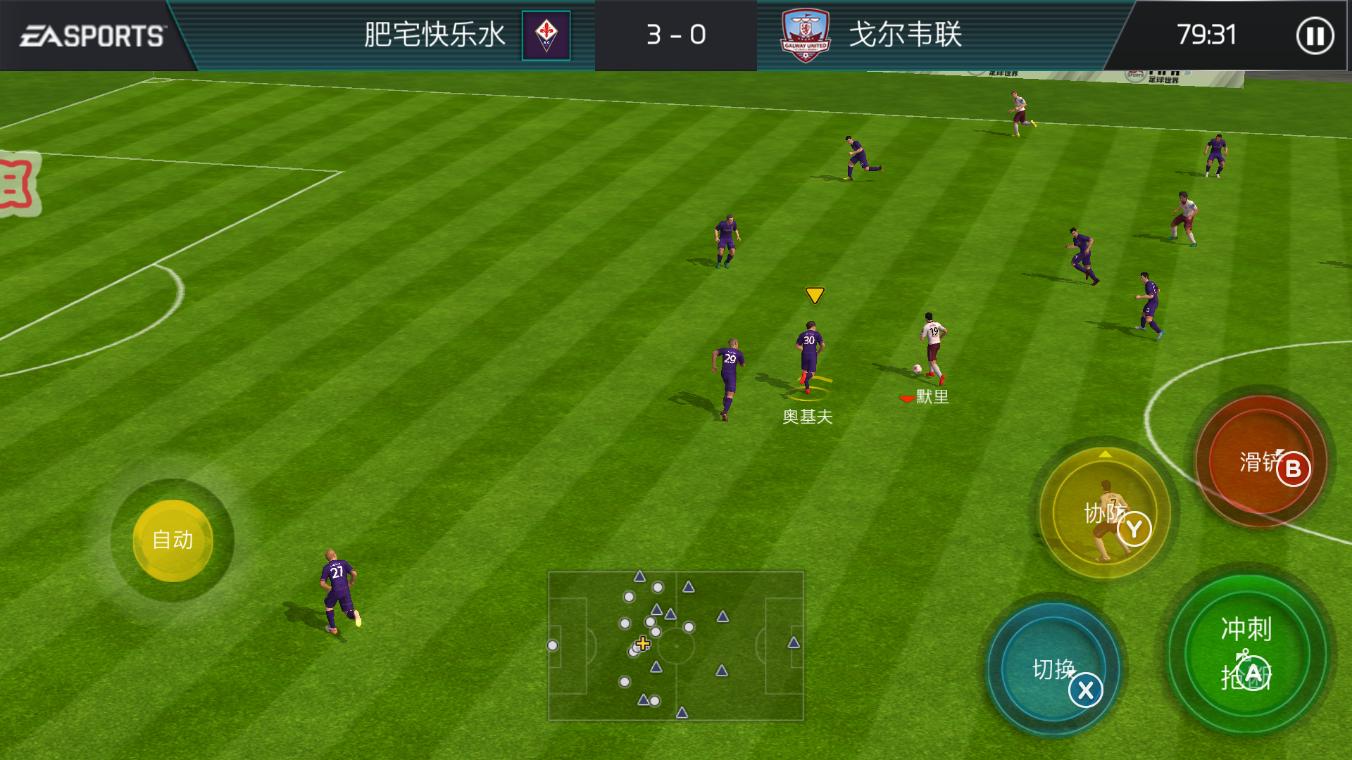Tap the yellow arrow marker above the ball carrier
This screenshot has width=1352, height=760.
813,294
